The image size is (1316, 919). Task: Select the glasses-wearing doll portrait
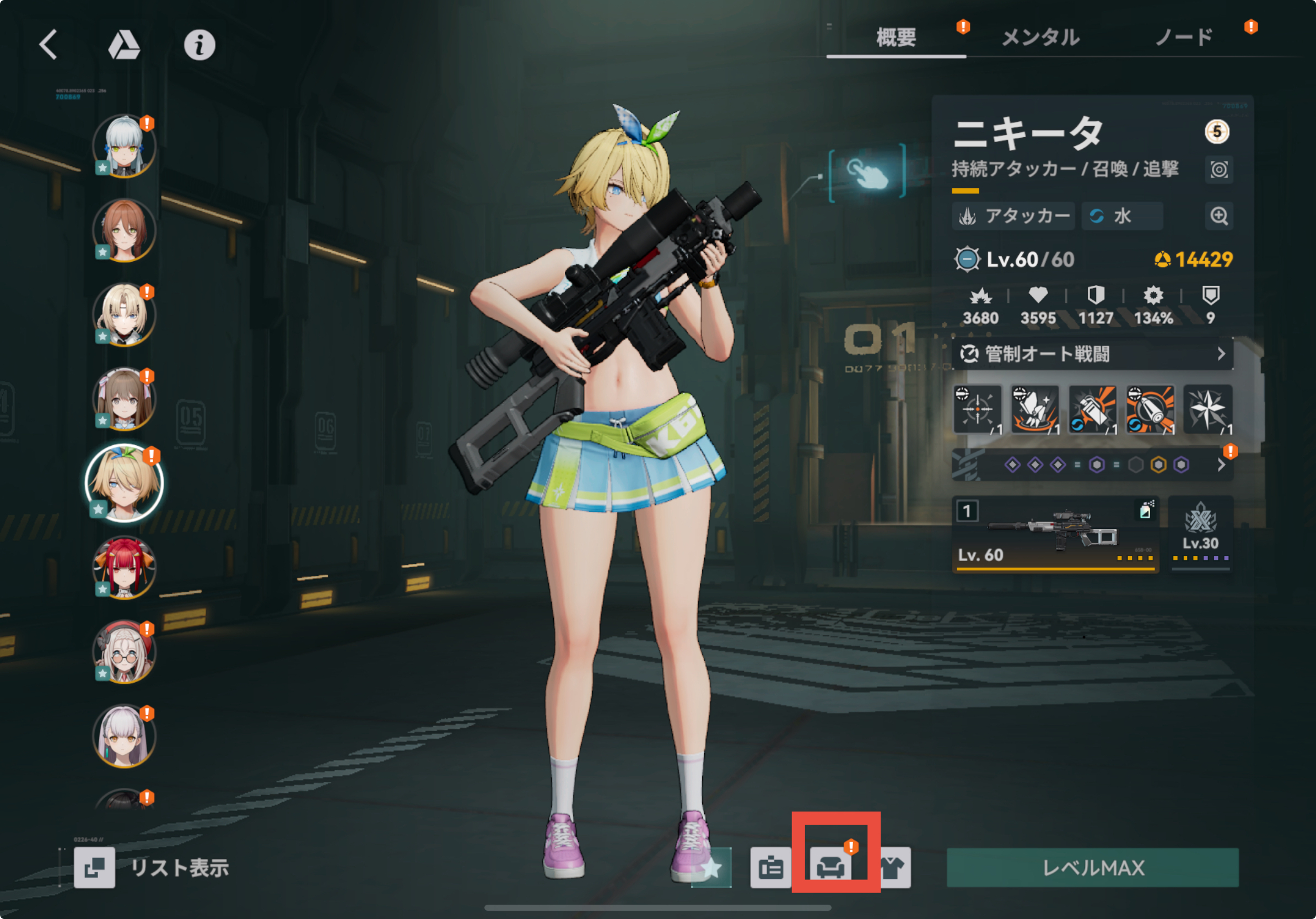pyautogui.click(x=124, y=652)
